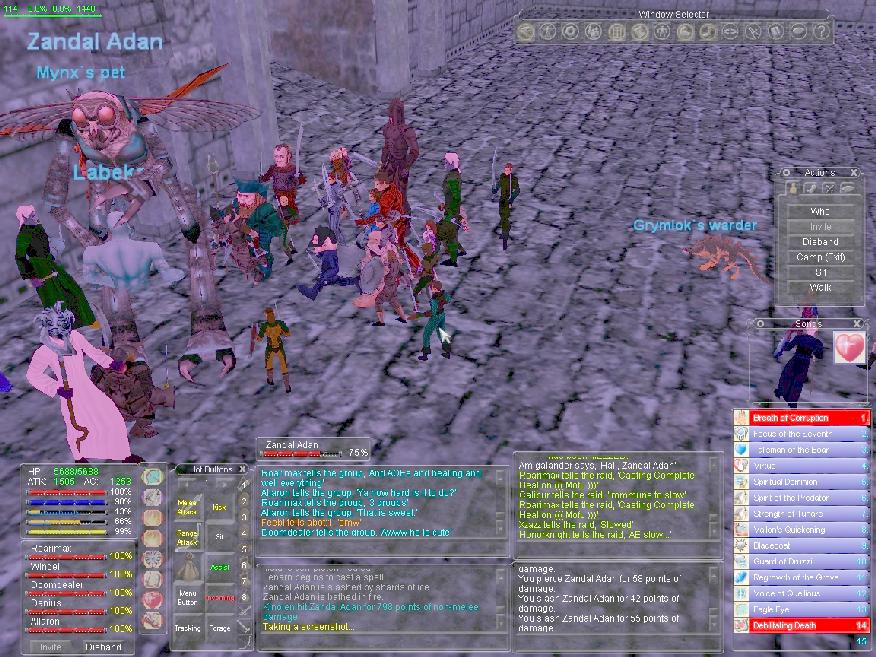Click the Who button in Actions window
Screen dimensions: 876x657
click(820, 211)
